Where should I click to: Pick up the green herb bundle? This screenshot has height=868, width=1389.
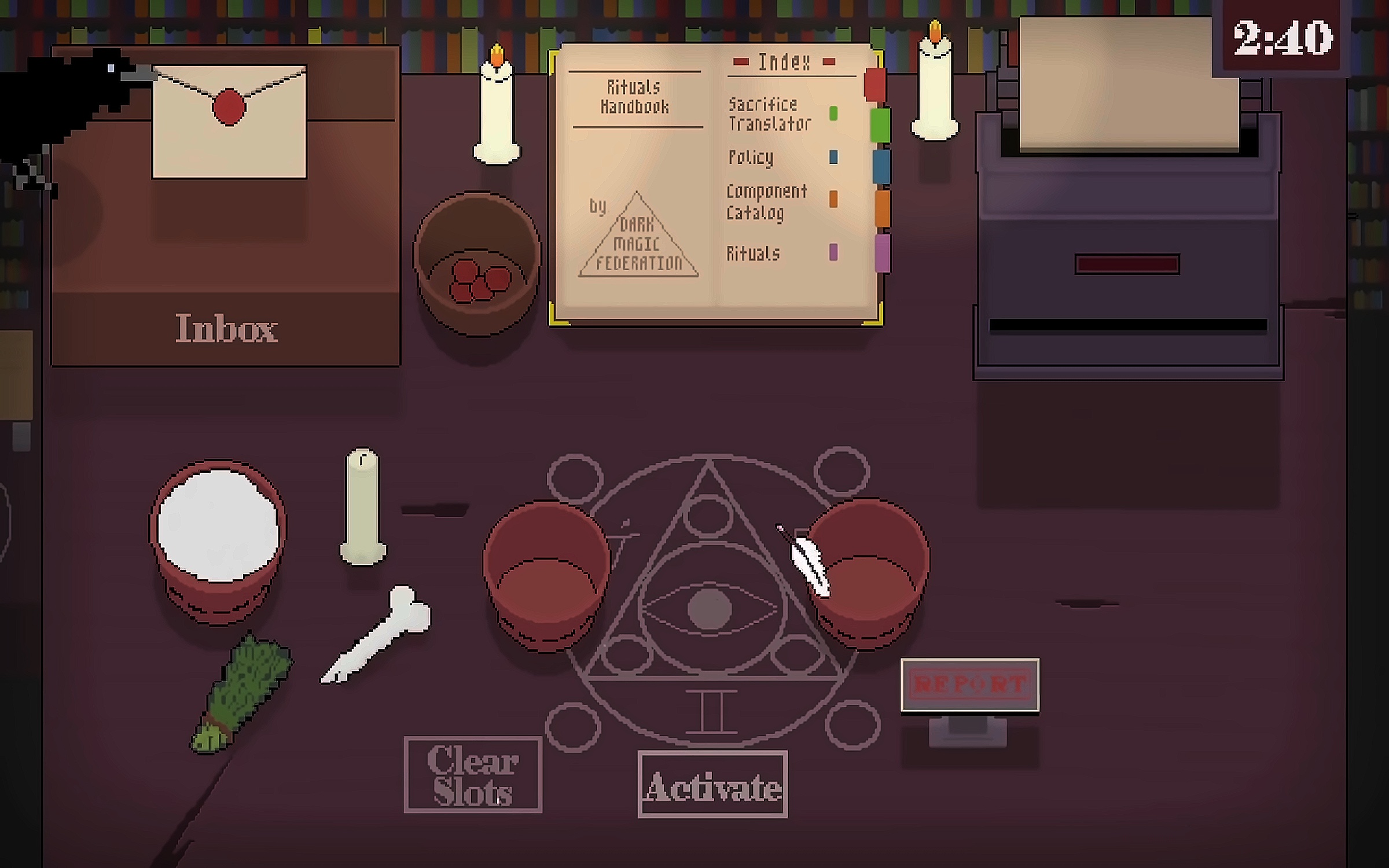[x=243, y=693]
